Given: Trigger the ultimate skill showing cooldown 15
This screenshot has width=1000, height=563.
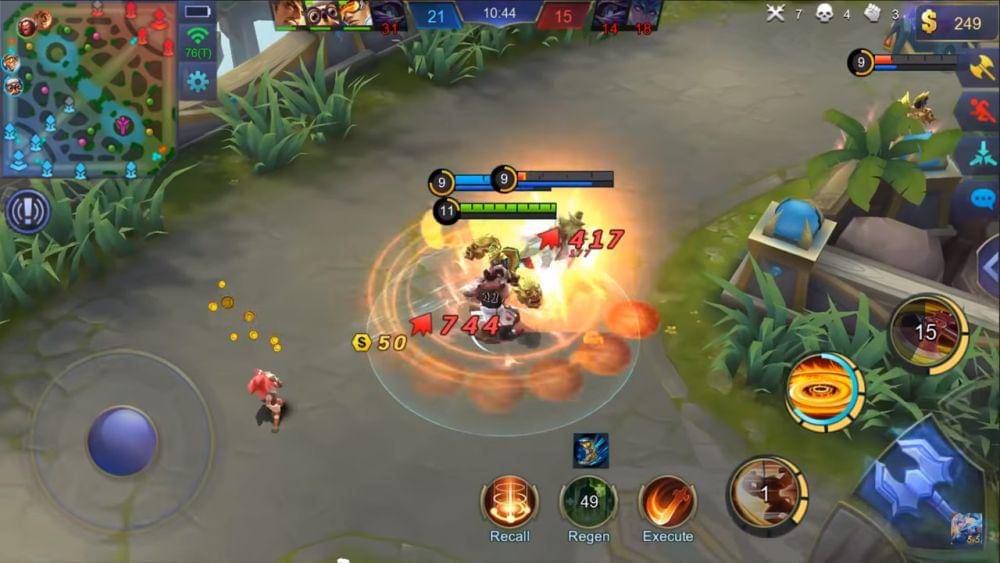Looking at the screenshot, I should coord(927,333).
